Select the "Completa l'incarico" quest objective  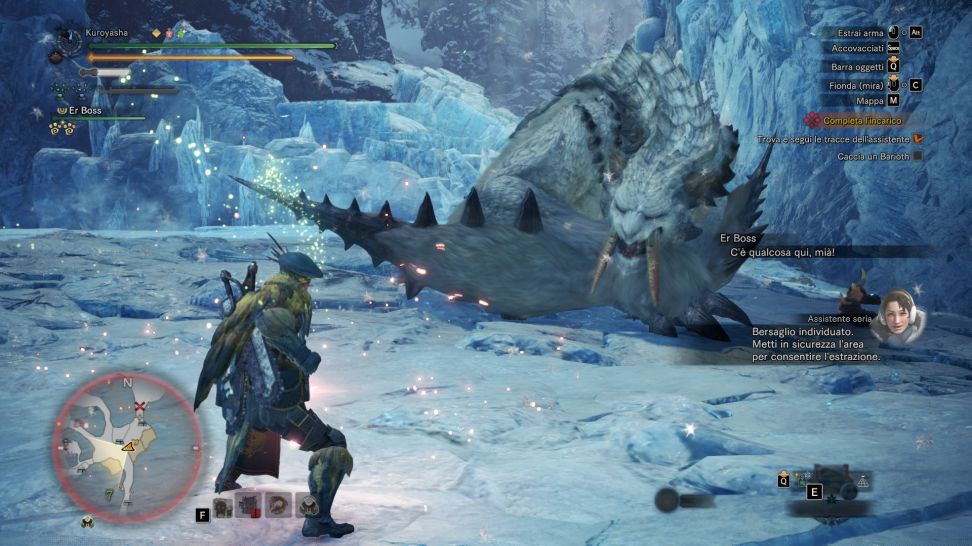tap(862, 120)
